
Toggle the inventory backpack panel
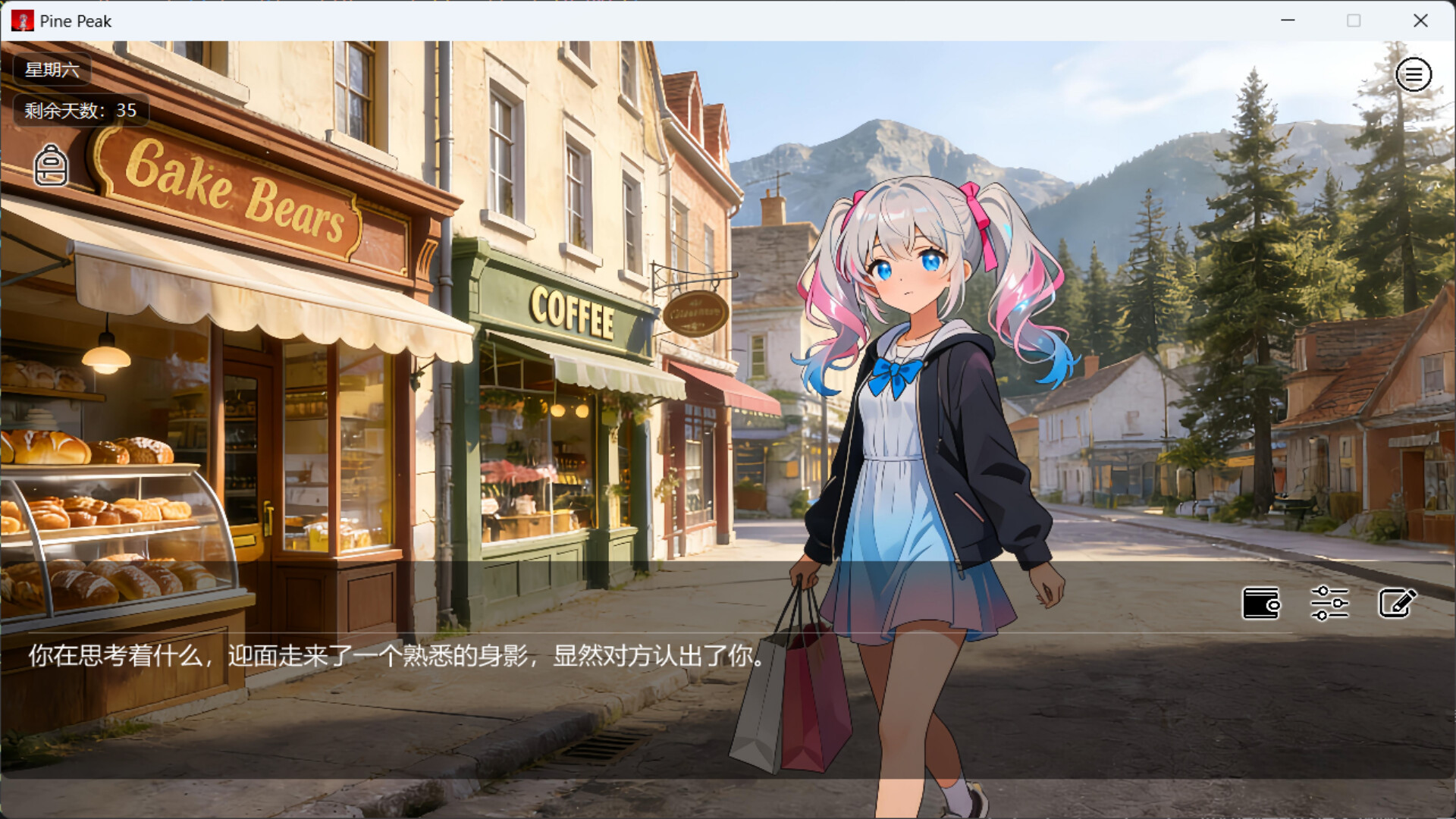tap(50, 166)
